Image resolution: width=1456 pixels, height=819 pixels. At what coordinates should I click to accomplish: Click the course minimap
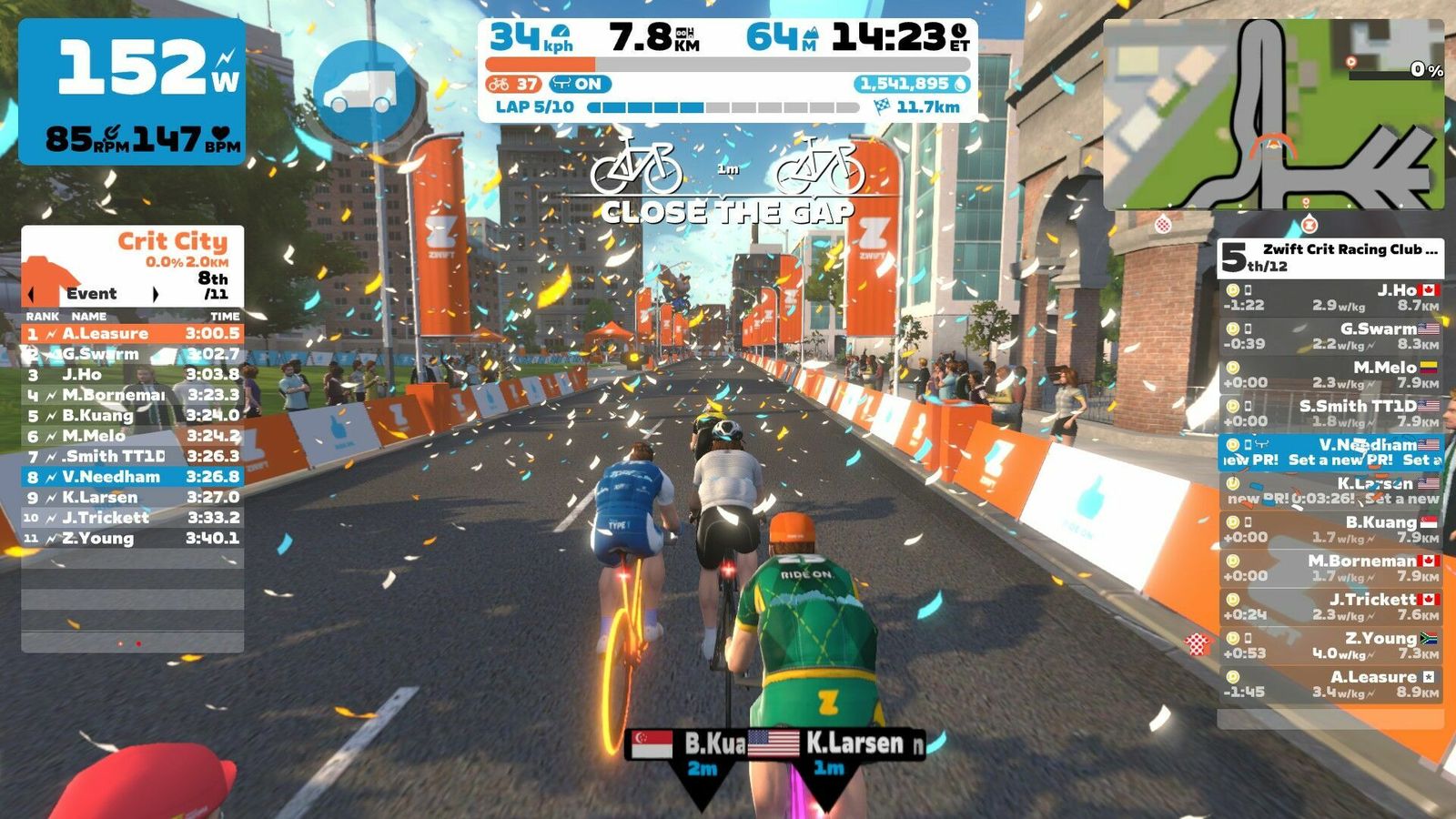pos(1273,115)
